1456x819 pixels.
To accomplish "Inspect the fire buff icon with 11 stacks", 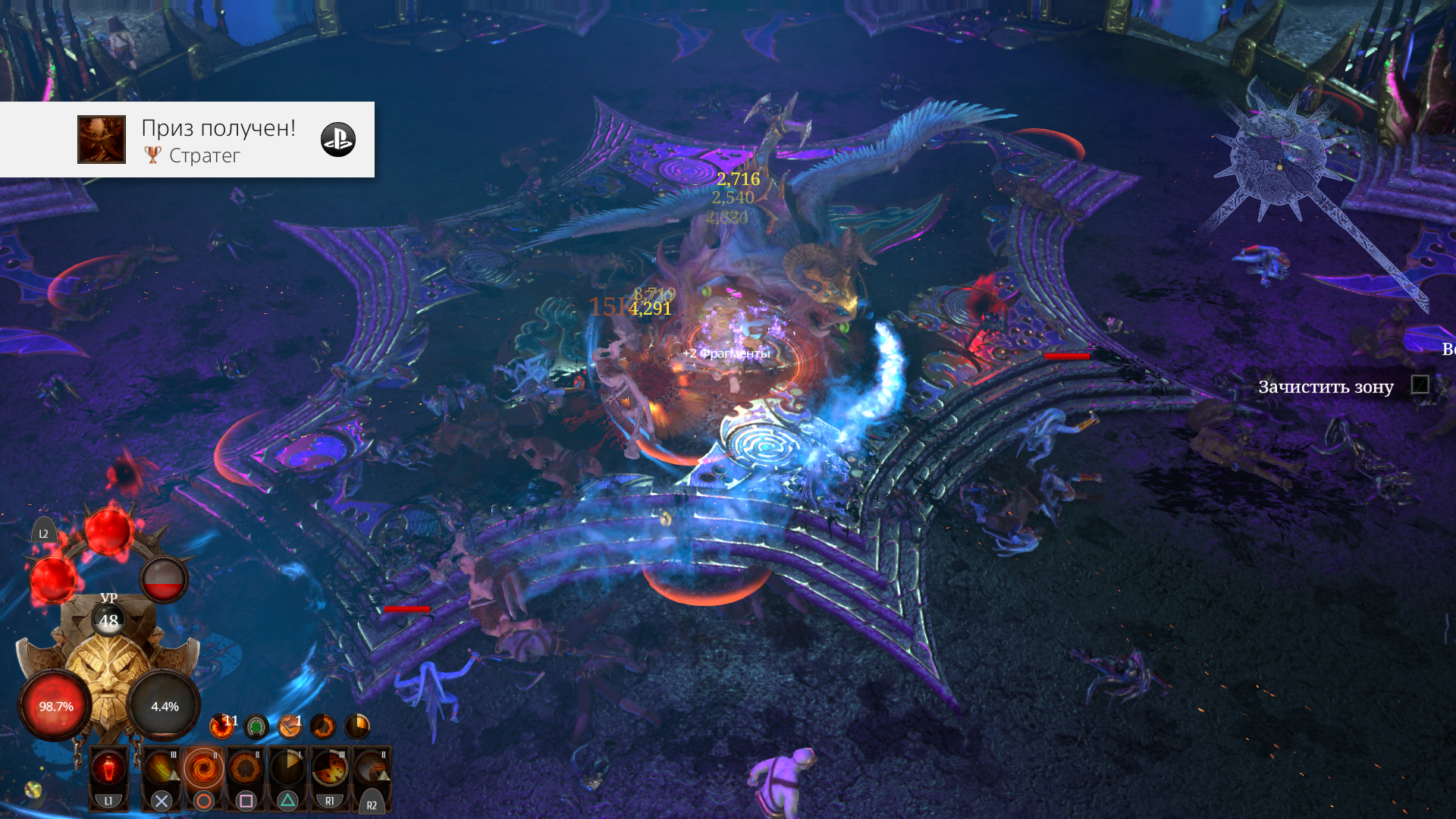I will point(221,726).
